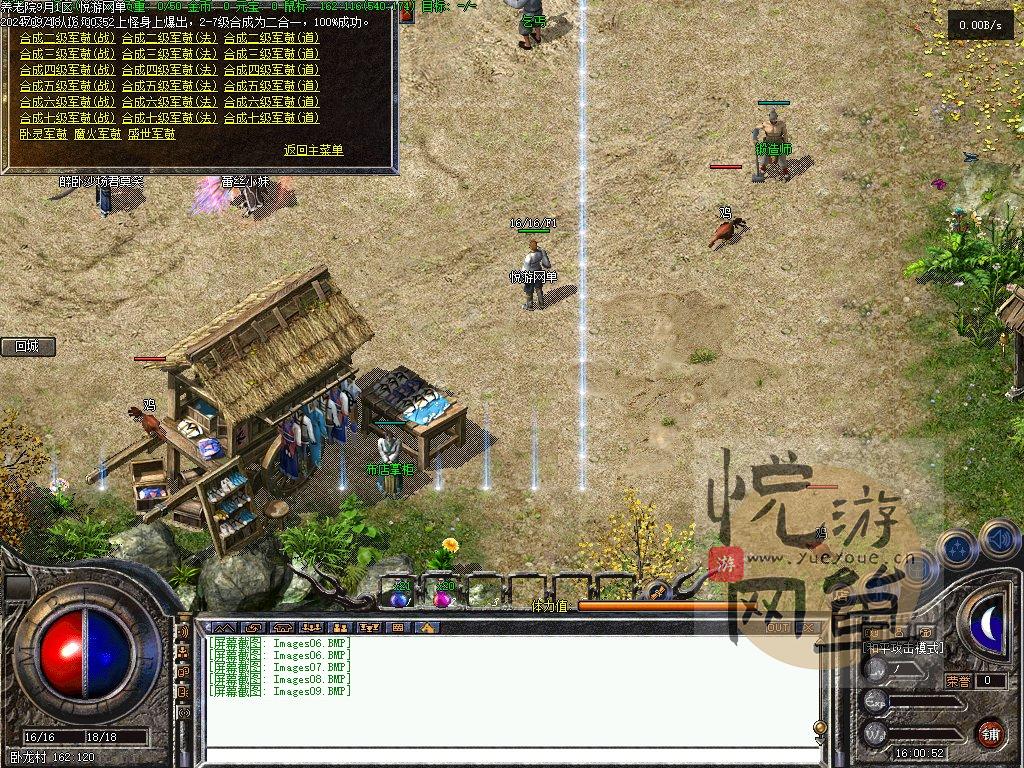Toggle the 和平攻击模式 attack mode label

click(x=903, y=648)
